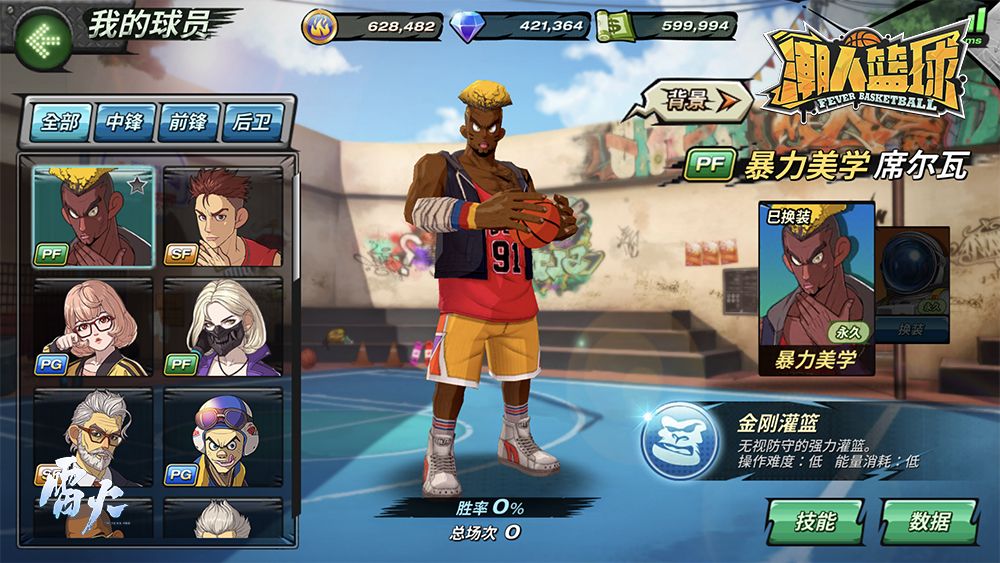
Task: Select the 暴力美学 equipped outfit card
Action: [x=816, y=287]
